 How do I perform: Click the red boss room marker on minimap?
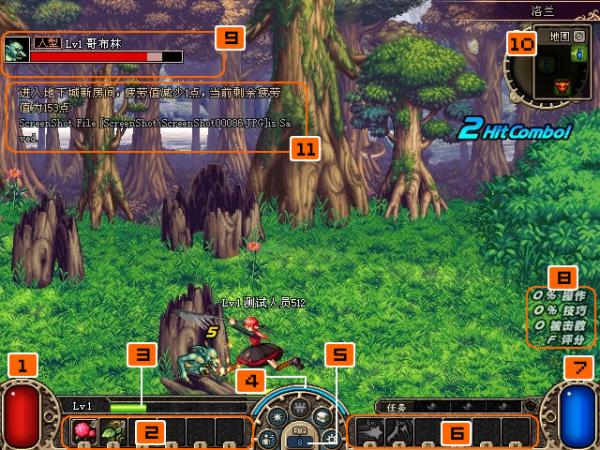pyautogui.click(x=562, y=87)
